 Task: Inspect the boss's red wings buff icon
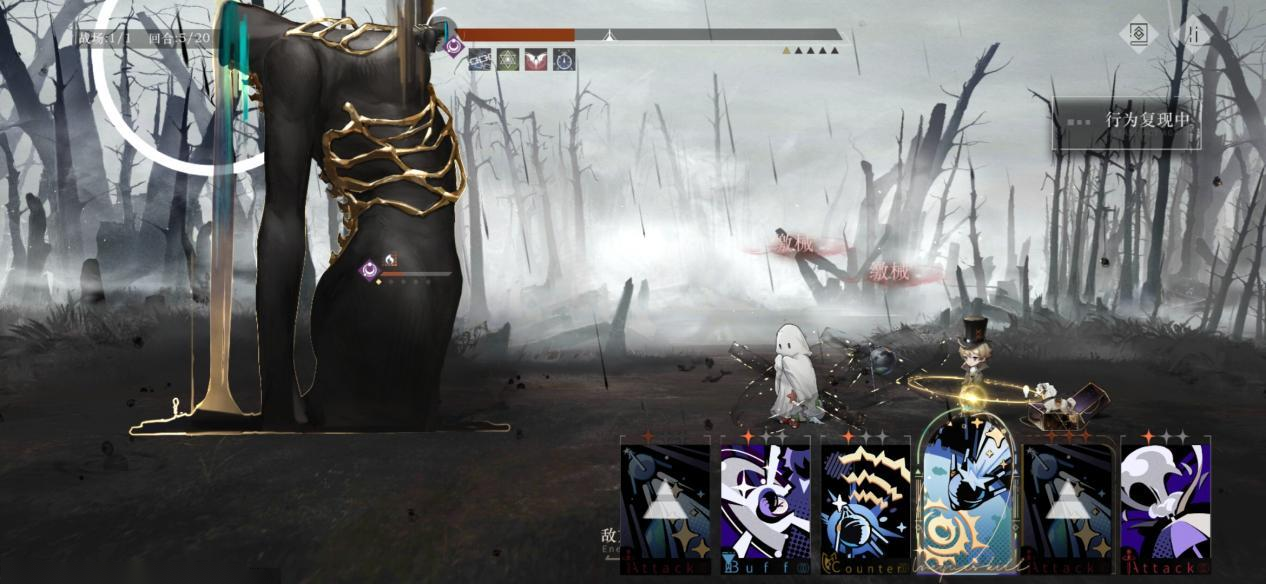click(536, 60)
